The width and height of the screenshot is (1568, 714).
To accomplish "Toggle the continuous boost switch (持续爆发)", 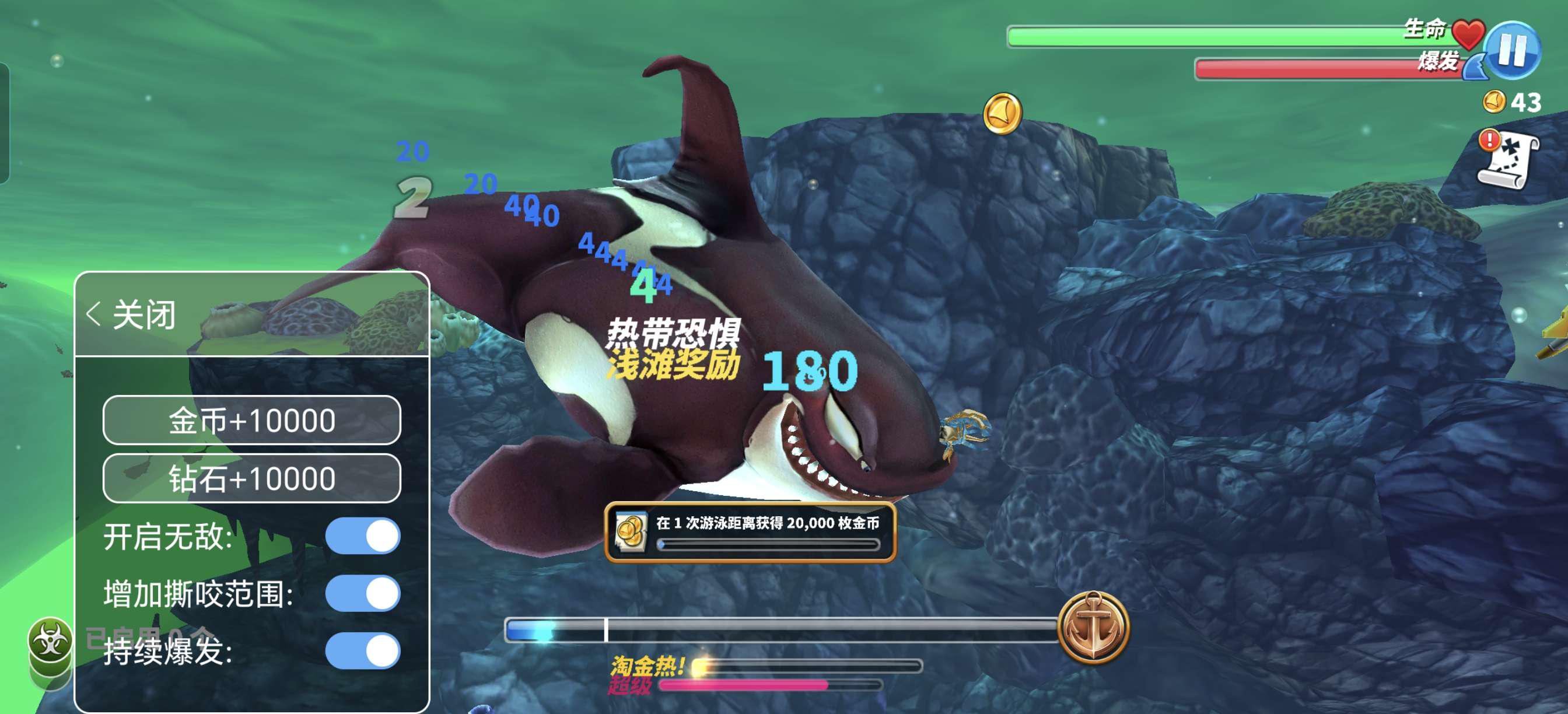I will tap(363, 650).
